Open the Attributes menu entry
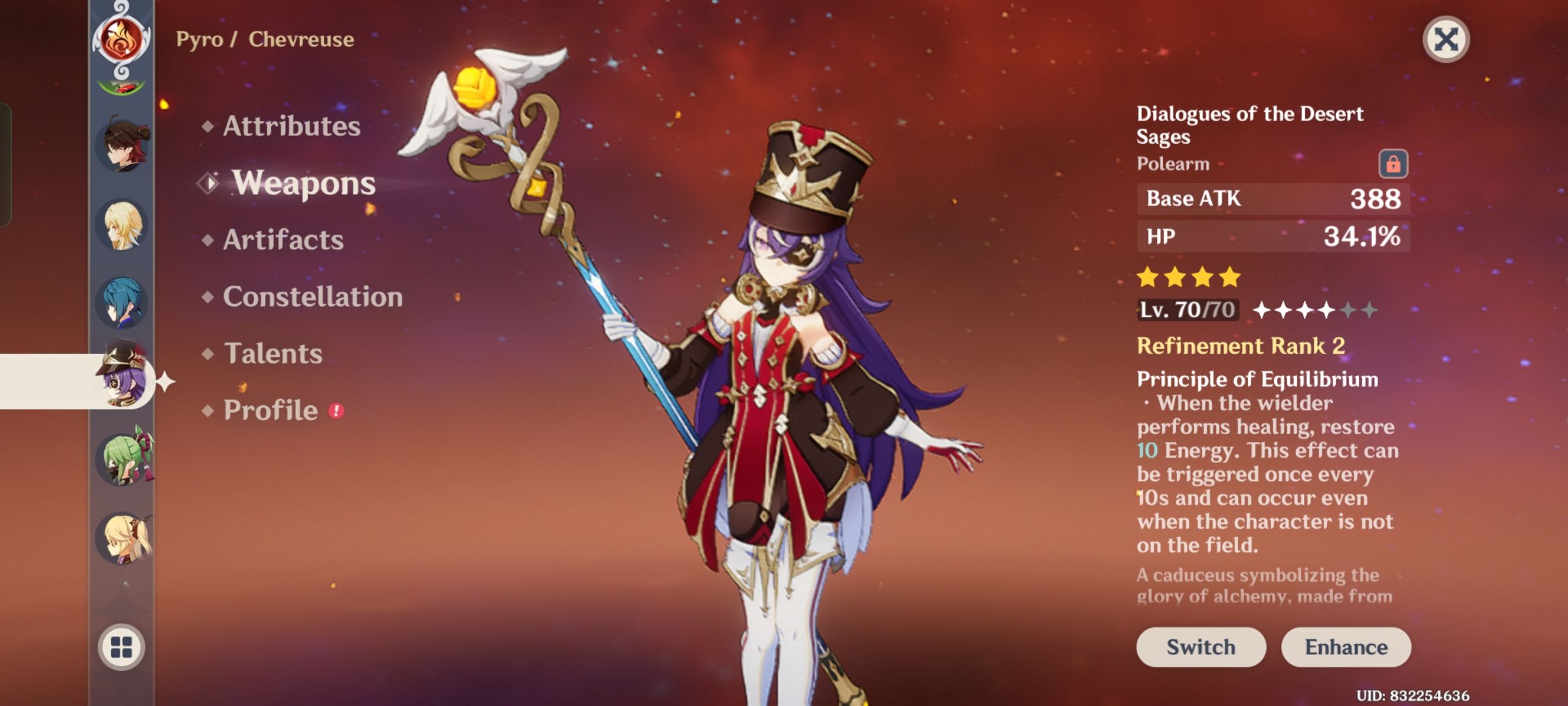 290,127
